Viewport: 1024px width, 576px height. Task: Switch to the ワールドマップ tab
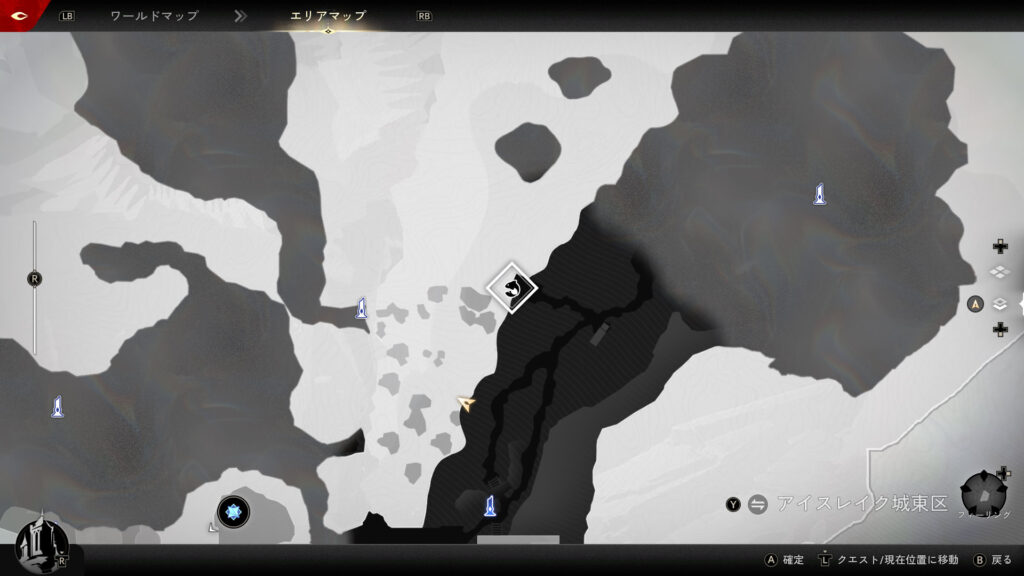pyautogui.click(x=154, y=16)
